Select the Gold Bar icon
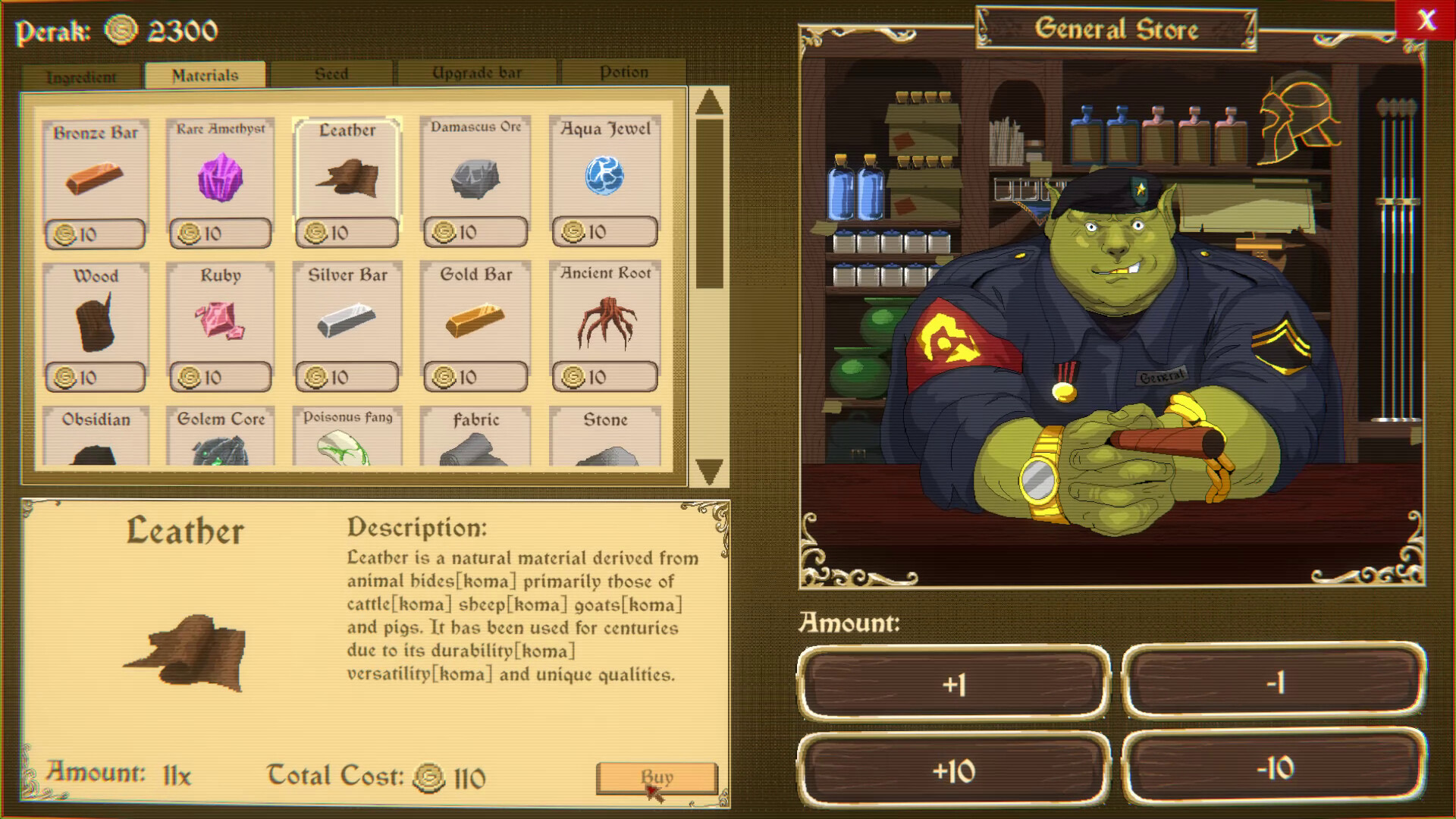1456x819 pixels. (475, 322)
